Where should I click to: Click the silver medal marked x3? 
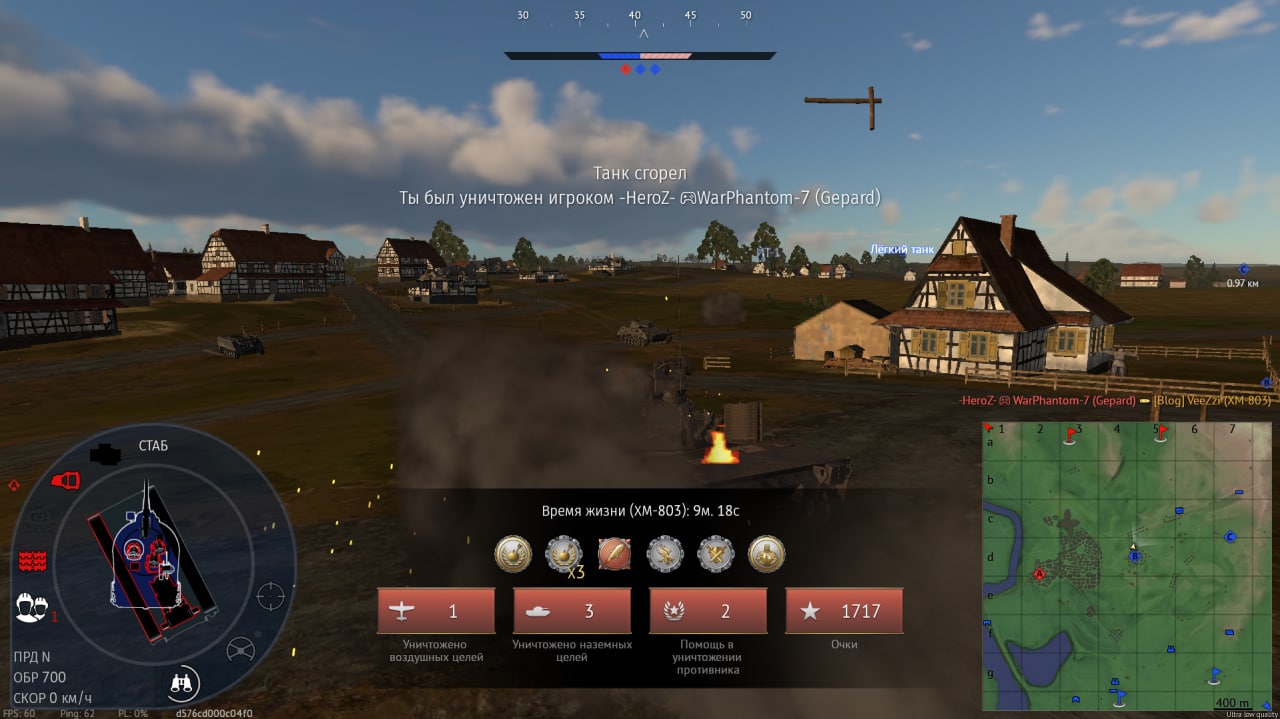pos(564,553)
